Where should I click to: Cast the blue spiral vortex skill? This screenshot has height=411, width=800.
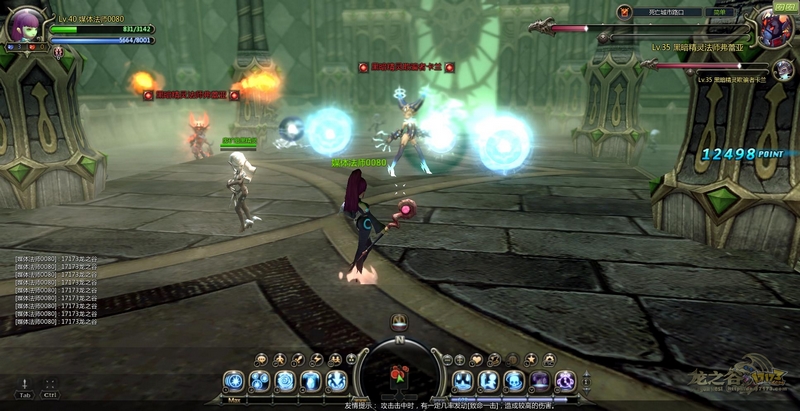click(x=285, y=381)
